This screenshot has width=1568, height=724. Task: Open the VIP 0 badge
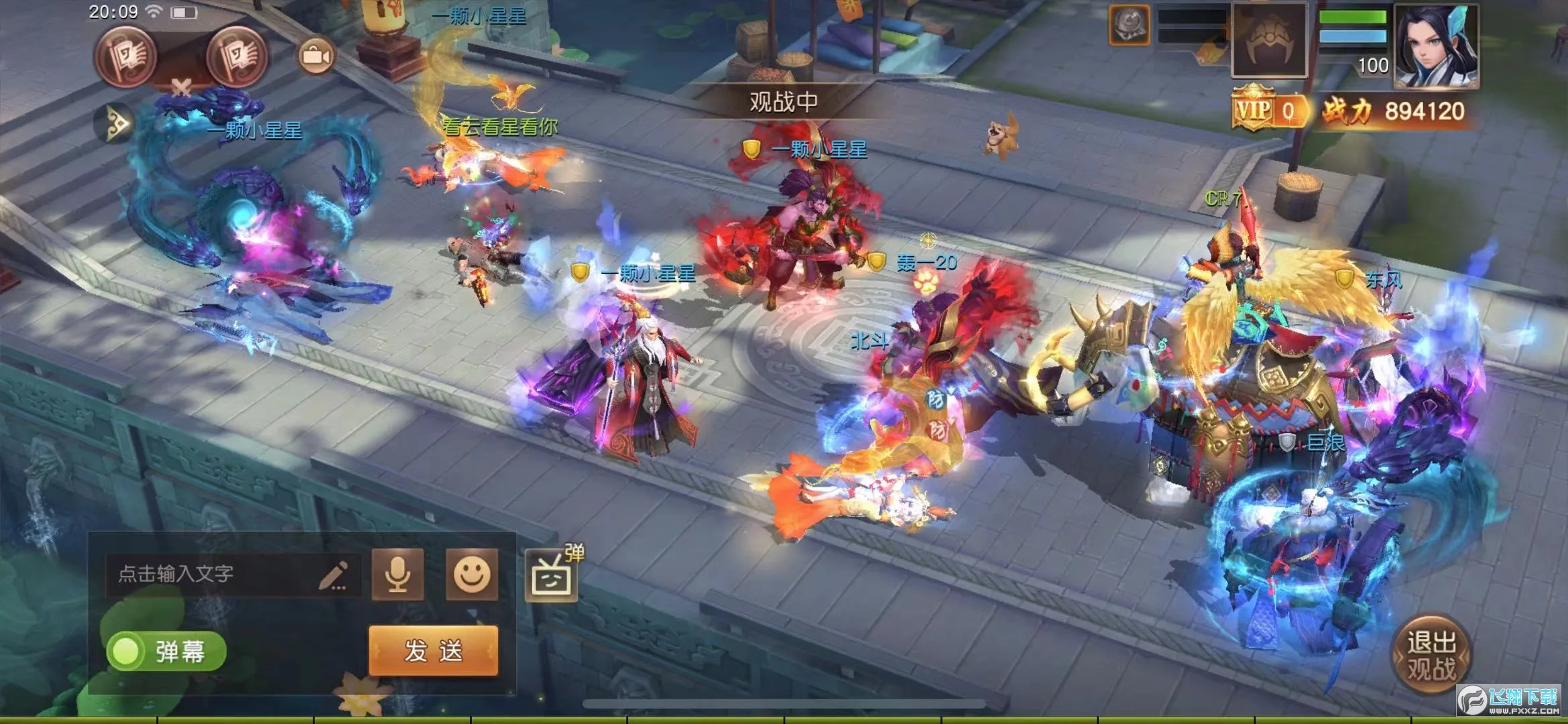pyautogui.click(x=1269, y=111)
